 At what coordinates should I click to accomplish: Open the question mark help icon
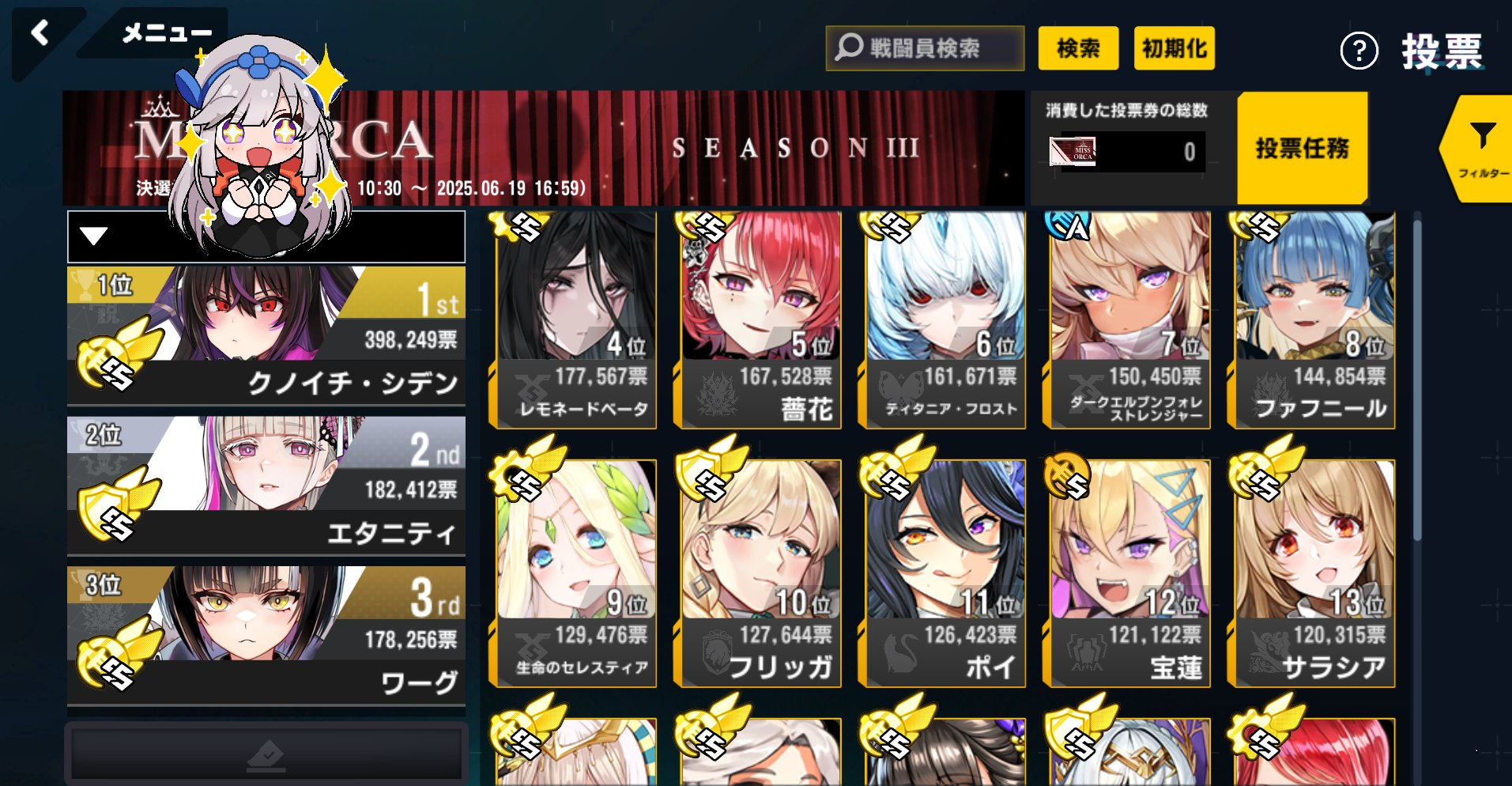point(1359,52)
